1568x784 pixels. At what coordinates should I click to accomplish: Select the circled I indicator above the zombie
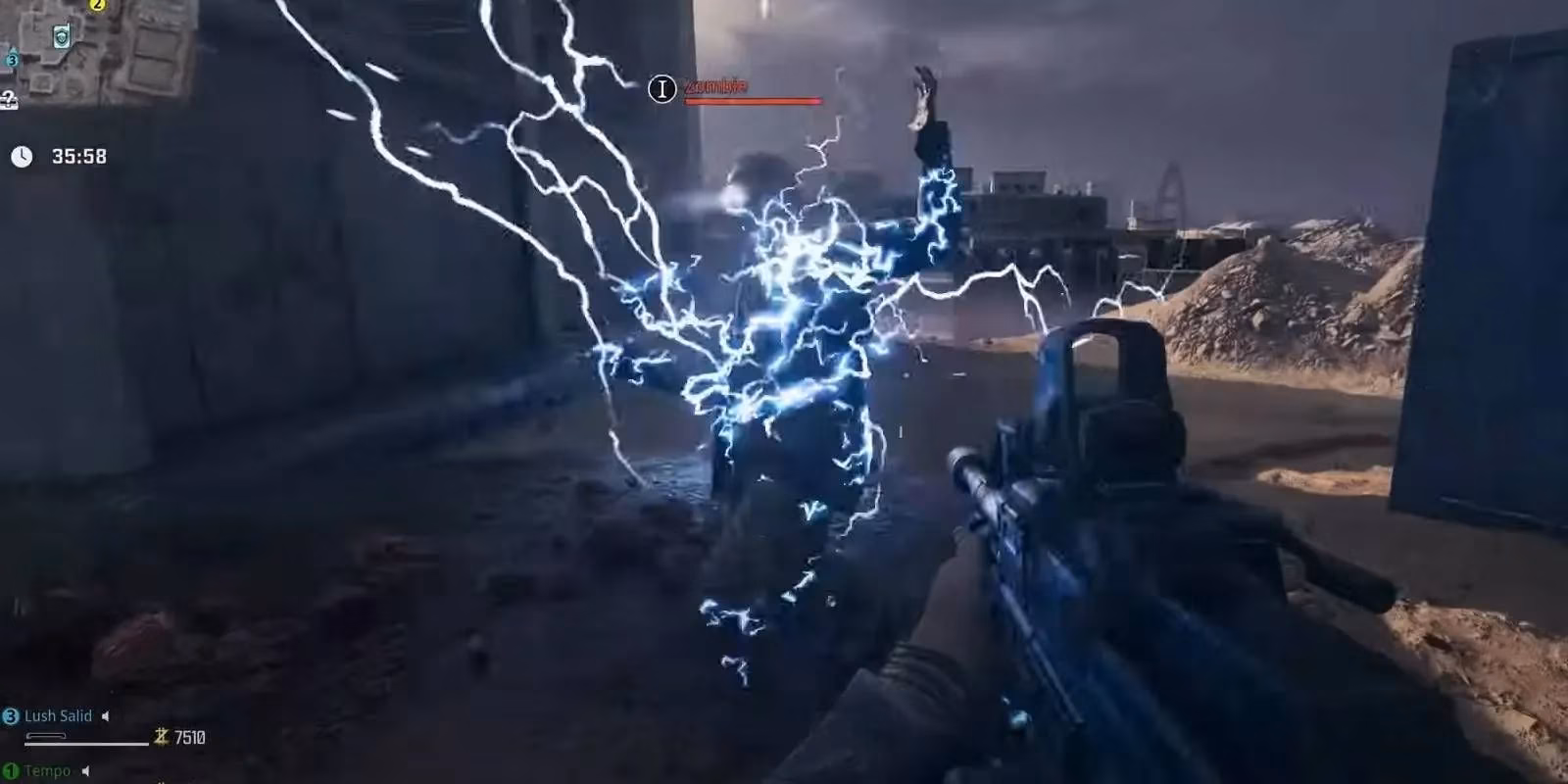pyautogui.click(x=661, y=90)
